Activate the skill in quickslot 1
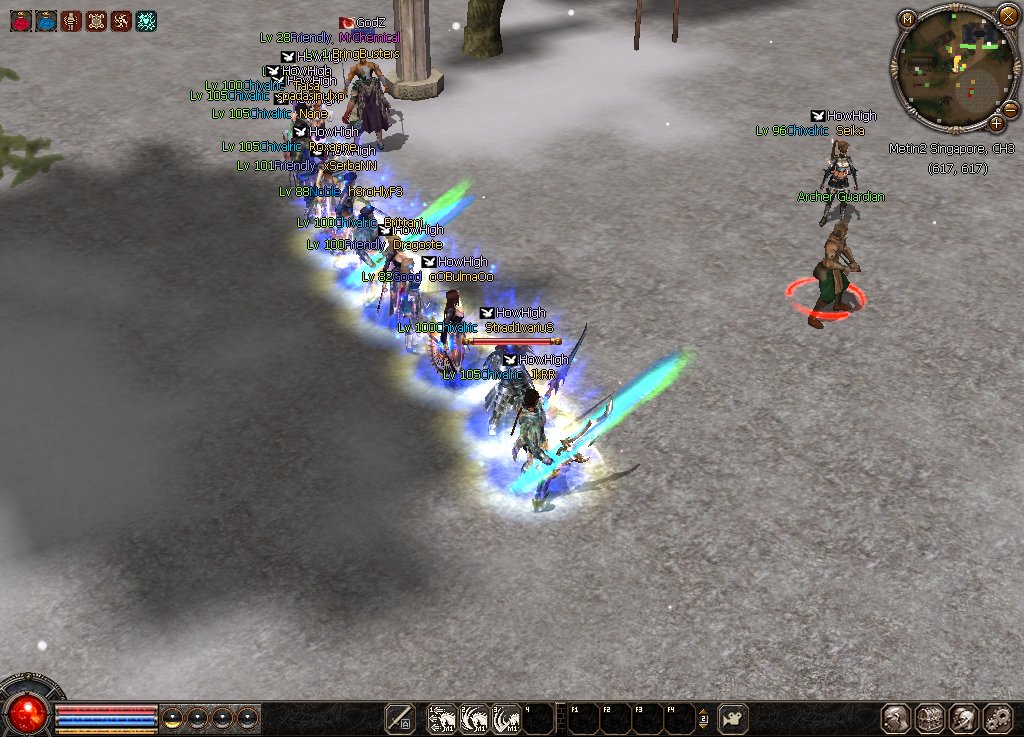Image resolution: width=1024 pixels, height=737 pixels. [442, 719]
